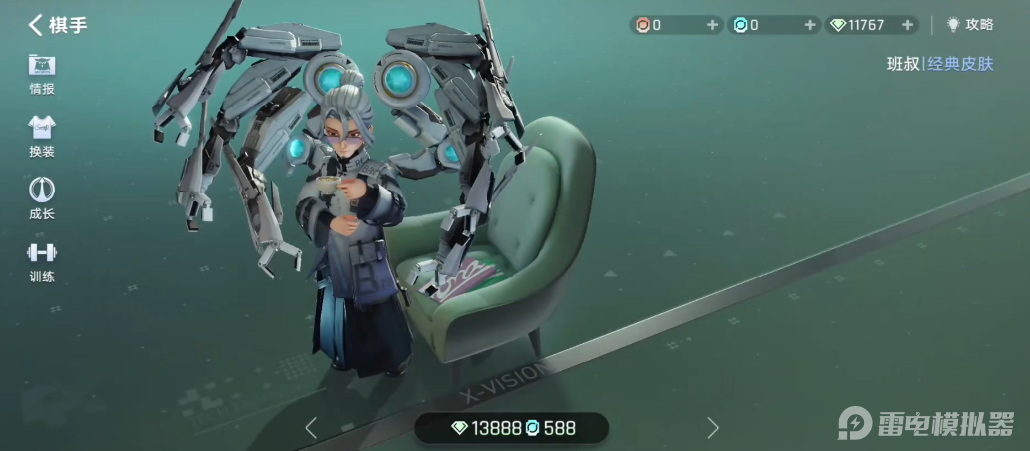Image resolution: width=1030 pixels, height=451 pixels.
Task: Add more green diamonds
Action: [907, 25]
